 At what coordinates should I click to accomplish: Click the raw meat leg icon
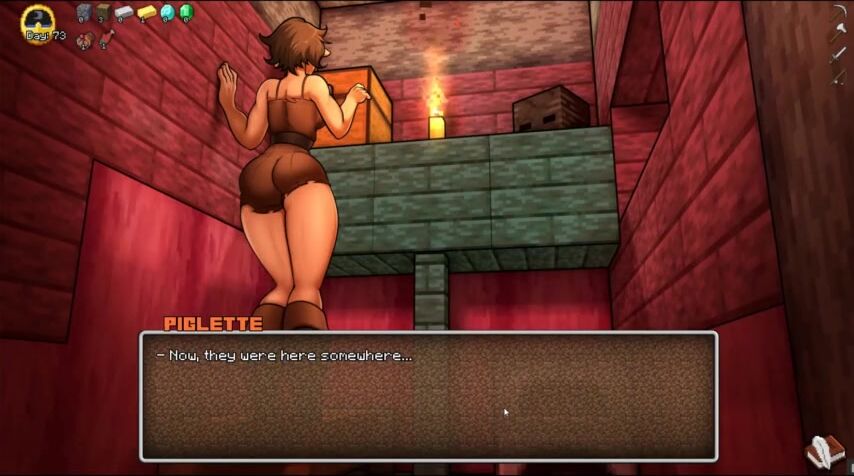(105, 38)
